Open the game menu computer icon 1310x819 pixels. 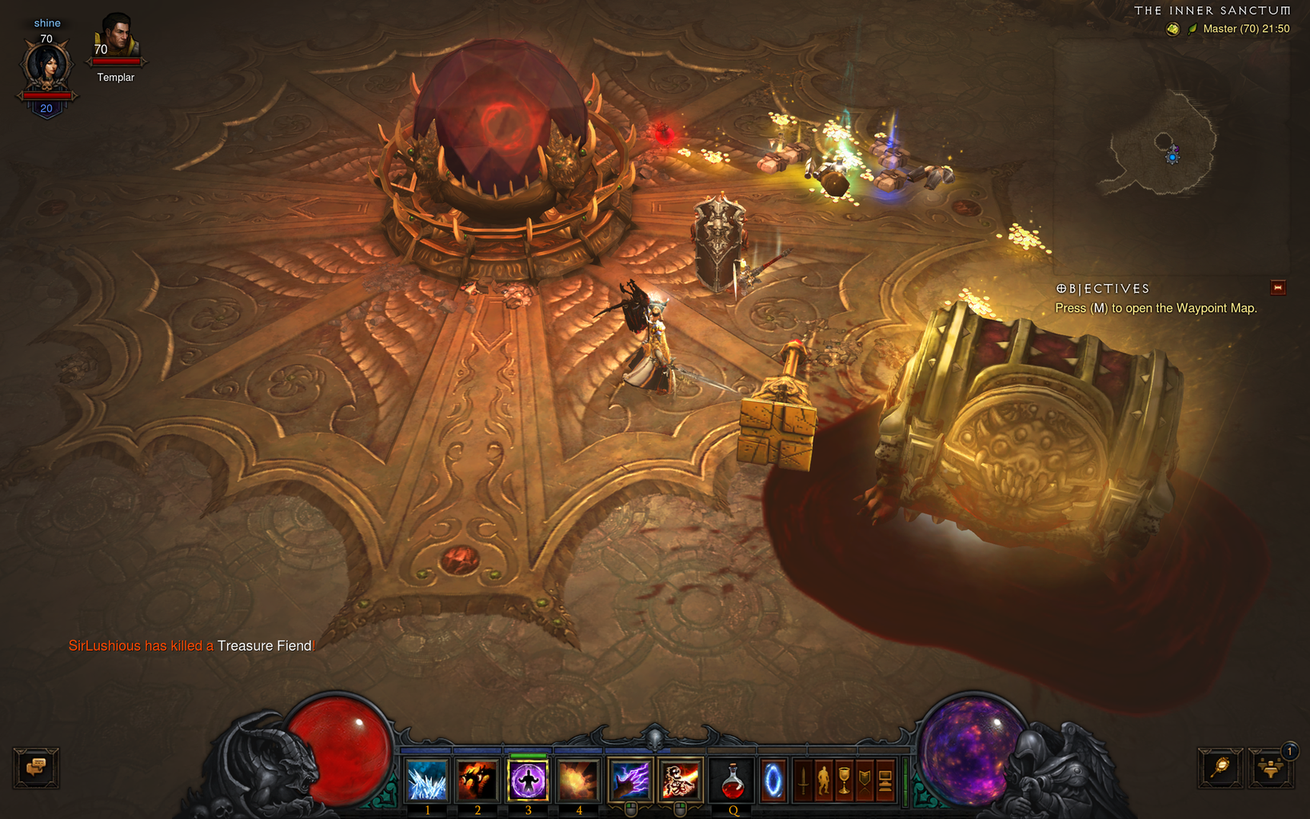coord(885,780)
